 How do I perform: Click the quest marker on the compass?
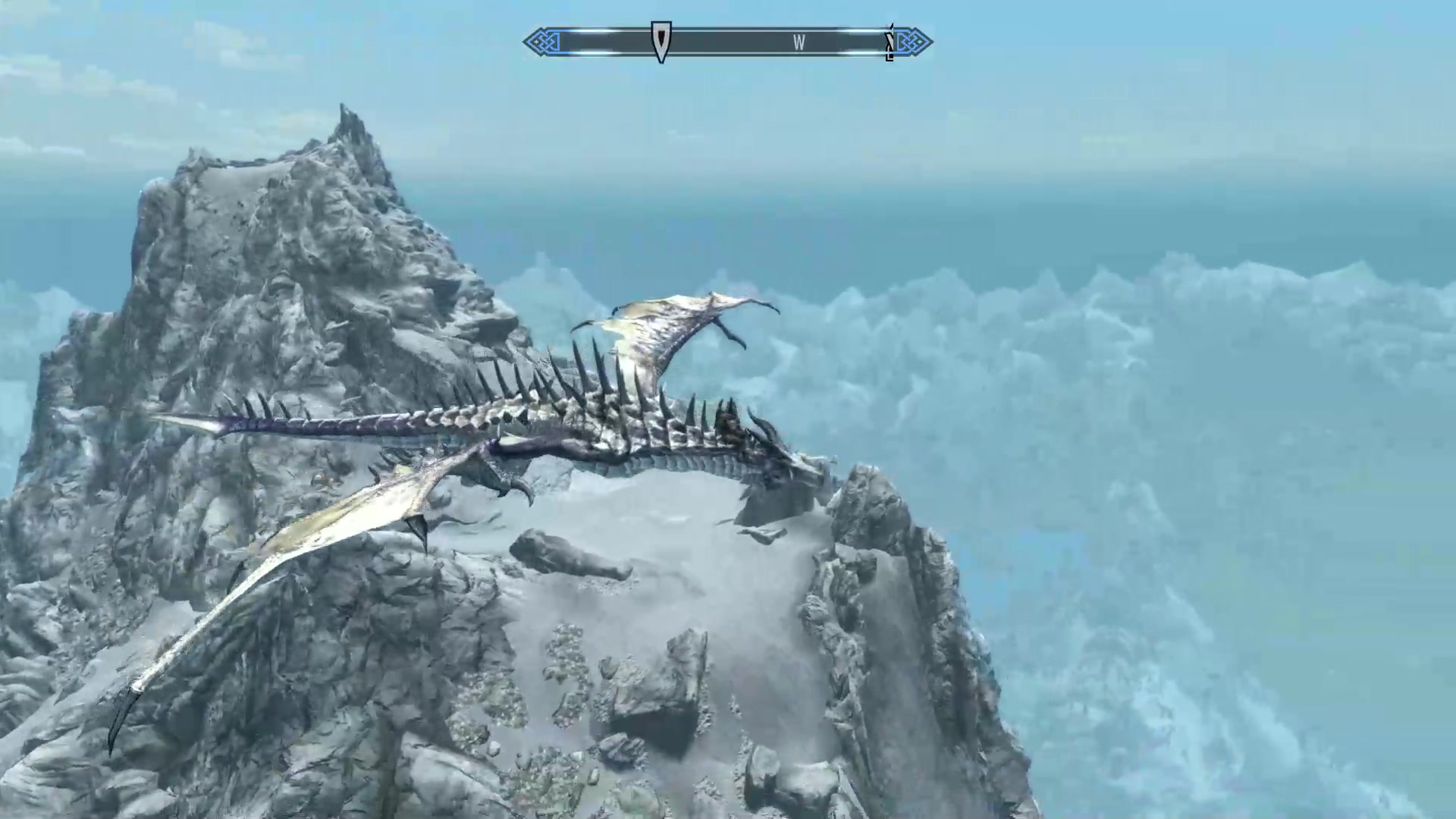coord(661,41)
